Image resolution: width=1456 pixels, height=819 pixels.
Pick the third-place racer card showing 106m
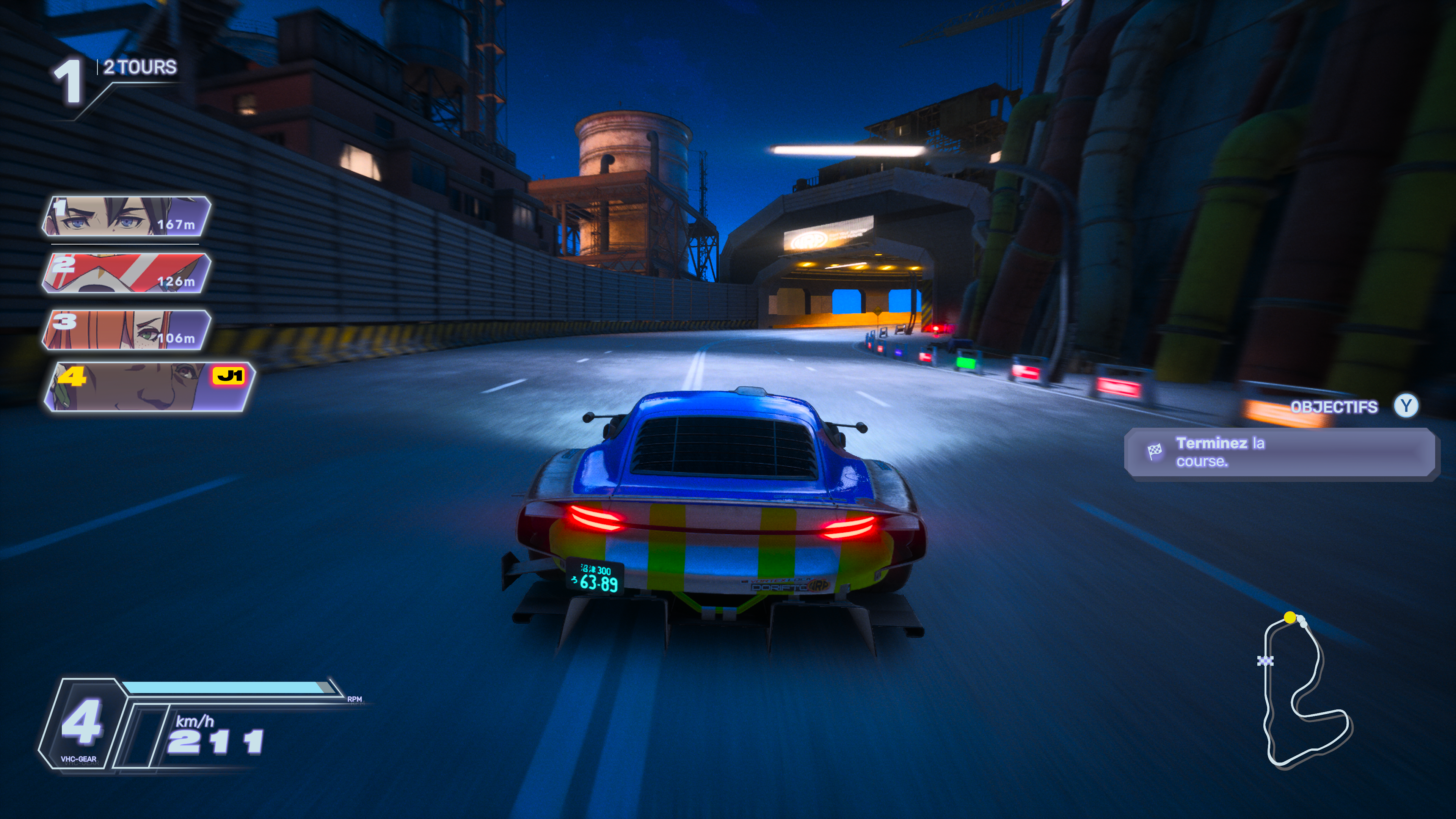(x=126, y=330)
